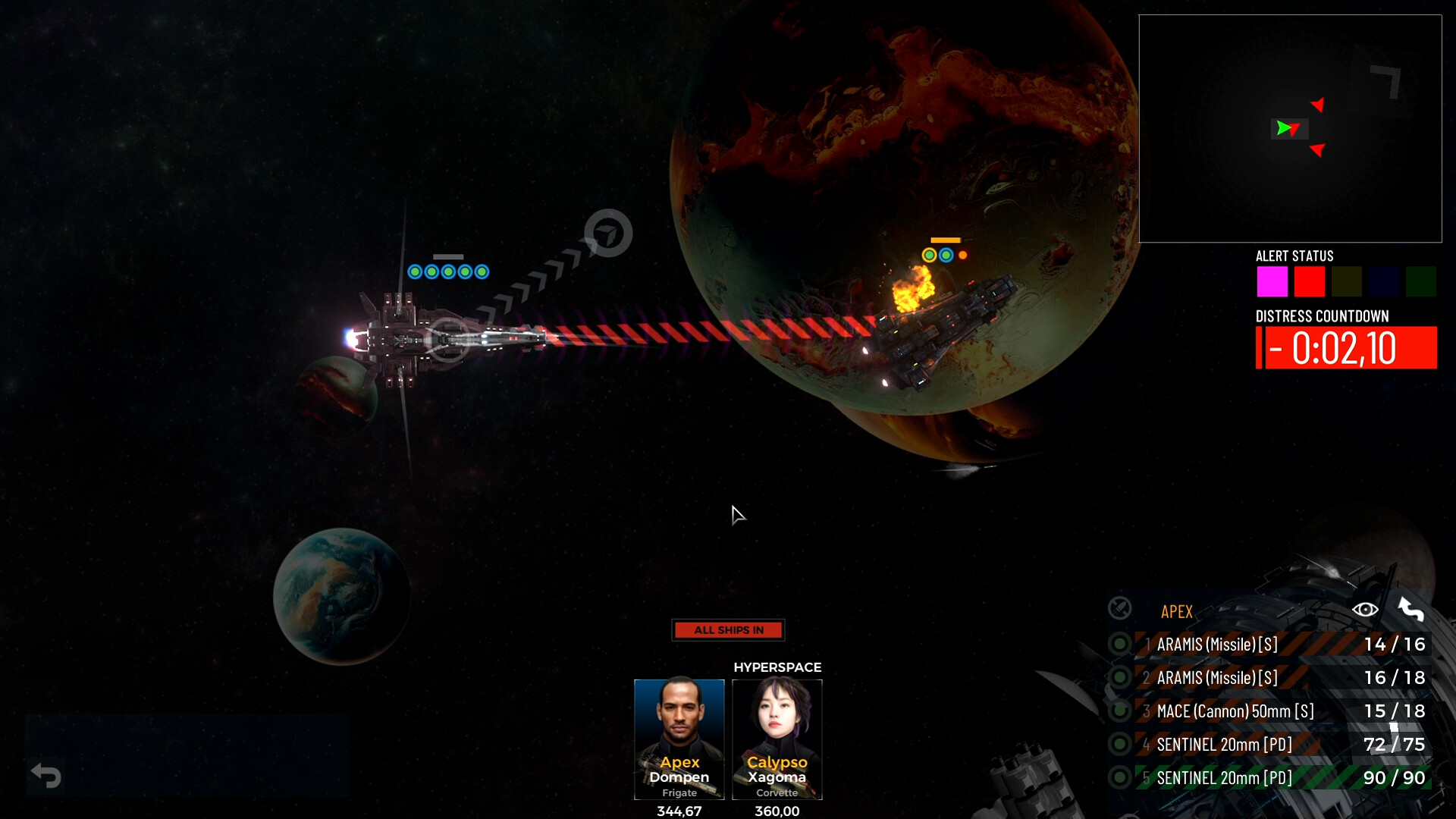1456x819 pixels.
Task: Select first ARAMIS Missile weapon row
Action: point(1282,645)
